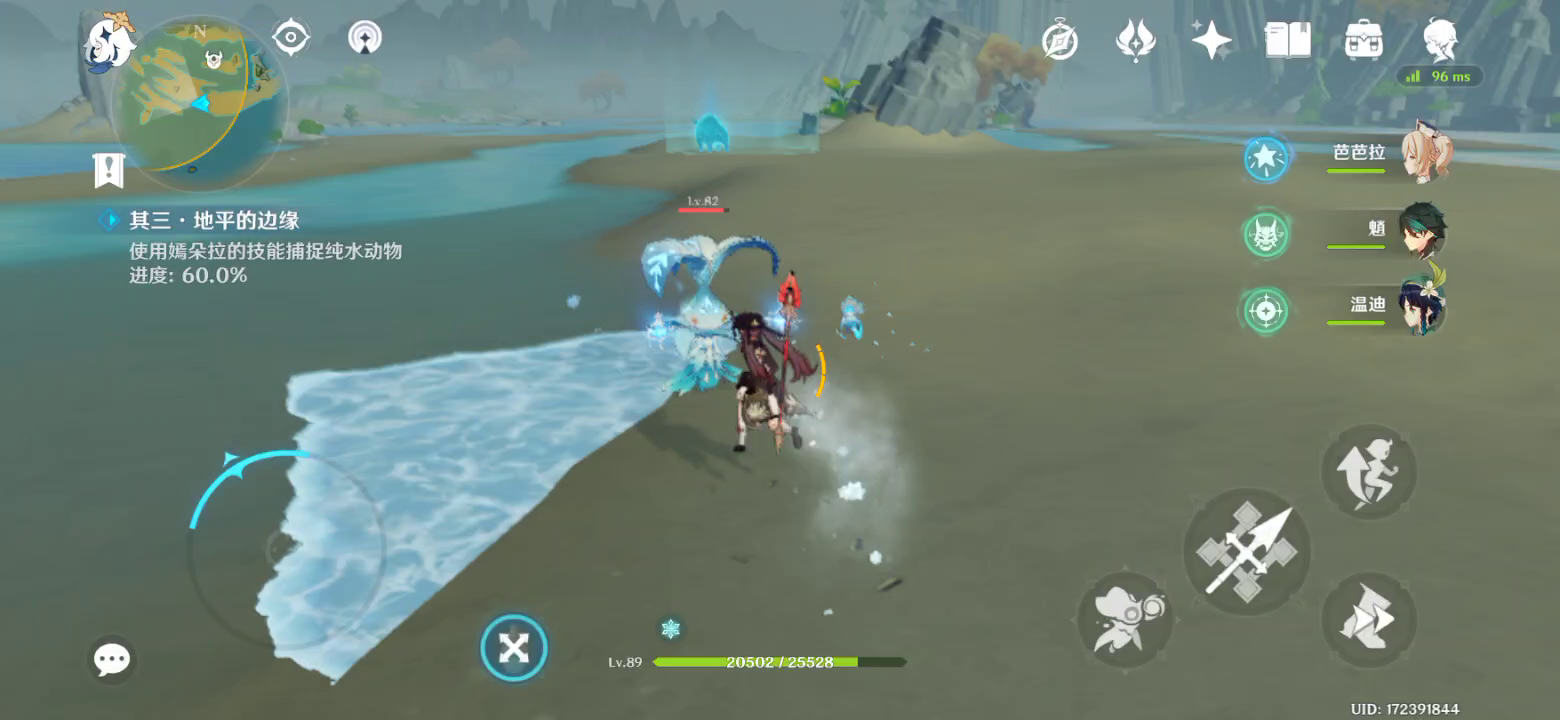Viewport: 1560px width, 720px height.
Task: Tap the wish star icon beside minimap
Action: [365, 38]
